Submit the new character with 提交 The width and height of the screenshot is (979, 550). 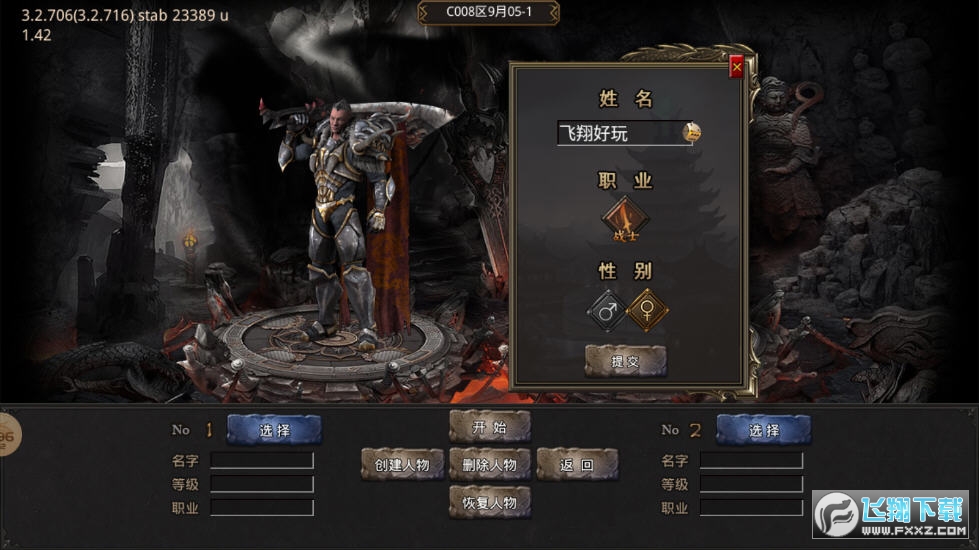point(625,361)
